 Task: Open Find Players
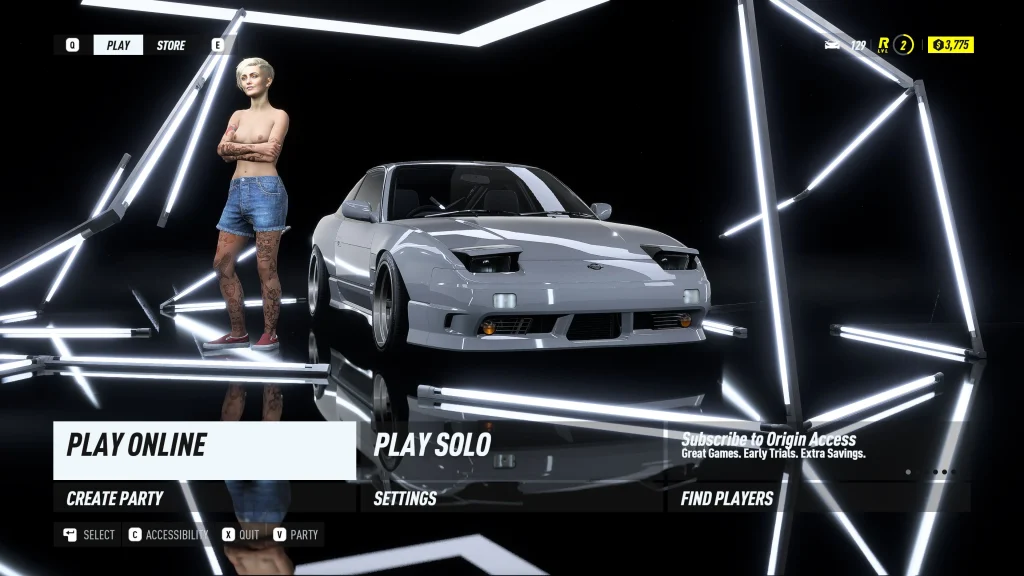pos(818,498)
